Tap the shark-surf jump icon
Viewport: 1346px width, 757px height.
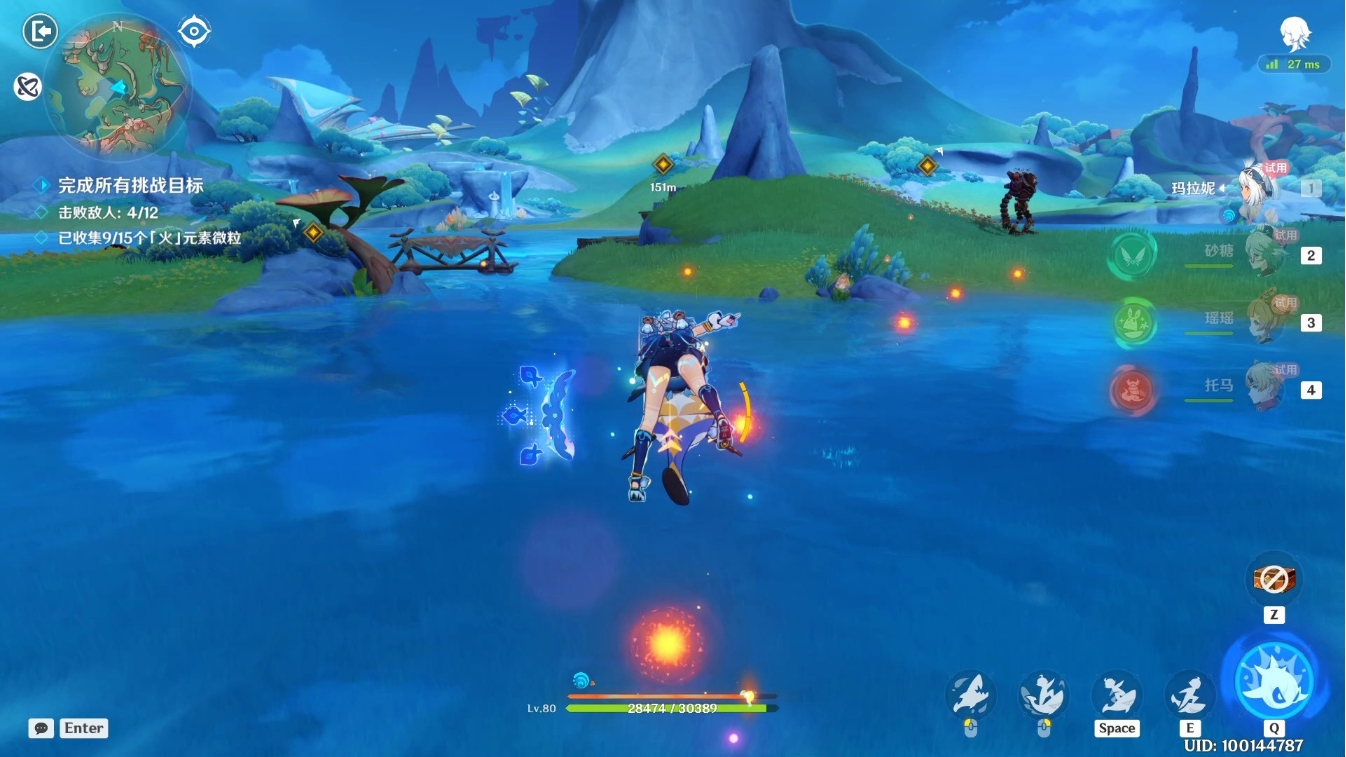(1116, 693)
